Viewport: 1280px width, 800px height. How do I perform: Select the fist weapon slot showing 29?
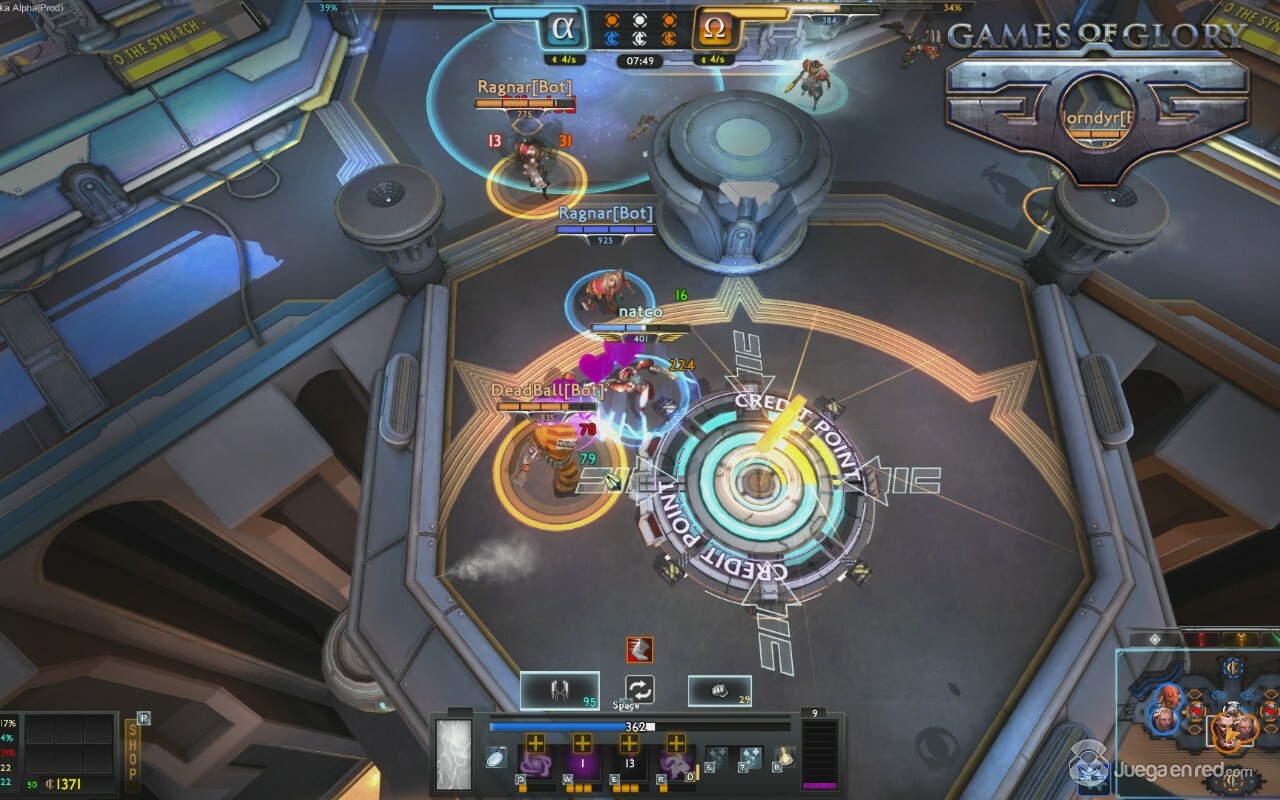click(719, 690)
